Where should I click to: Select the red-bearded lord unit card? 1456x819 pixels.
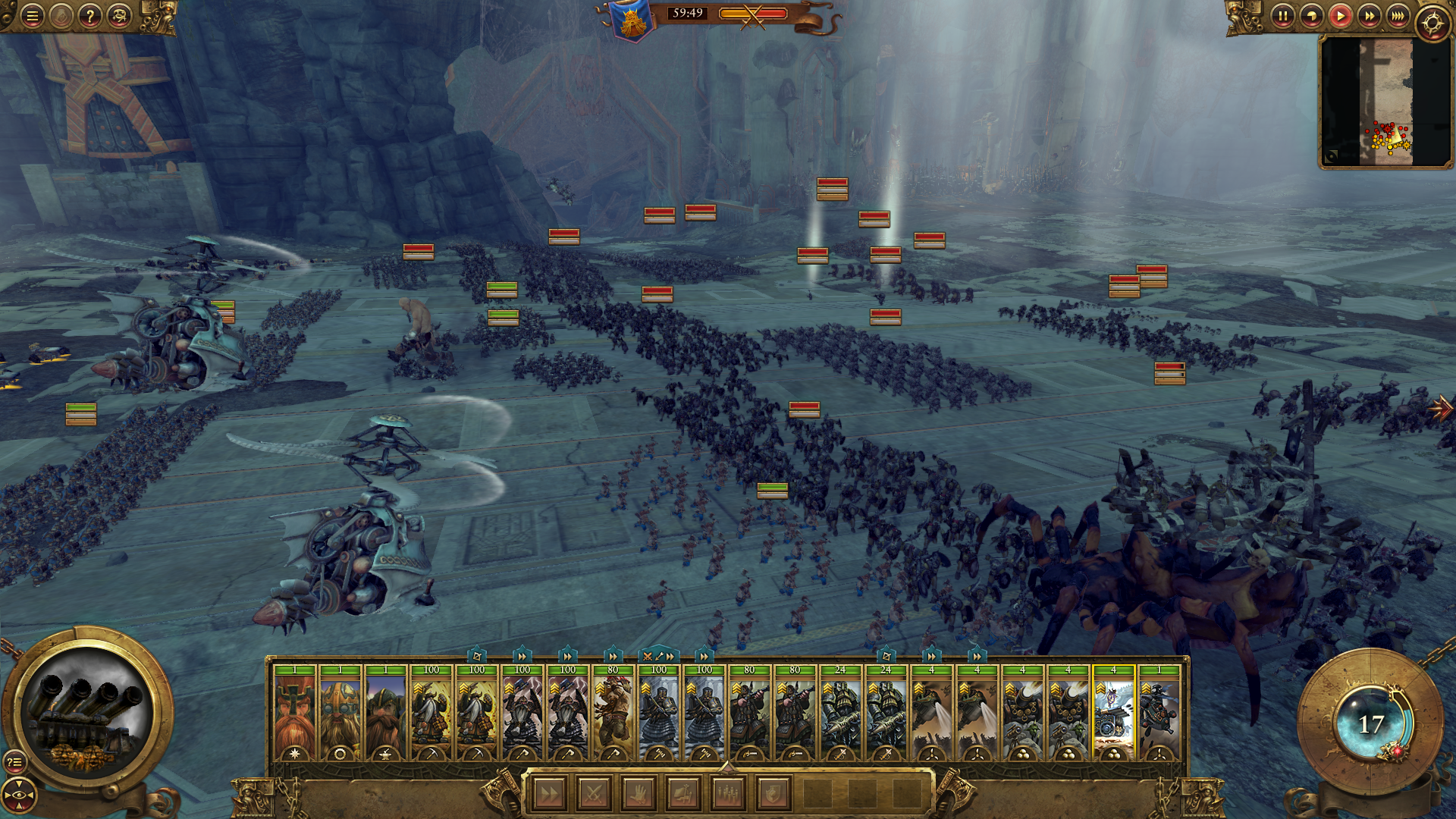pos(294,713)
